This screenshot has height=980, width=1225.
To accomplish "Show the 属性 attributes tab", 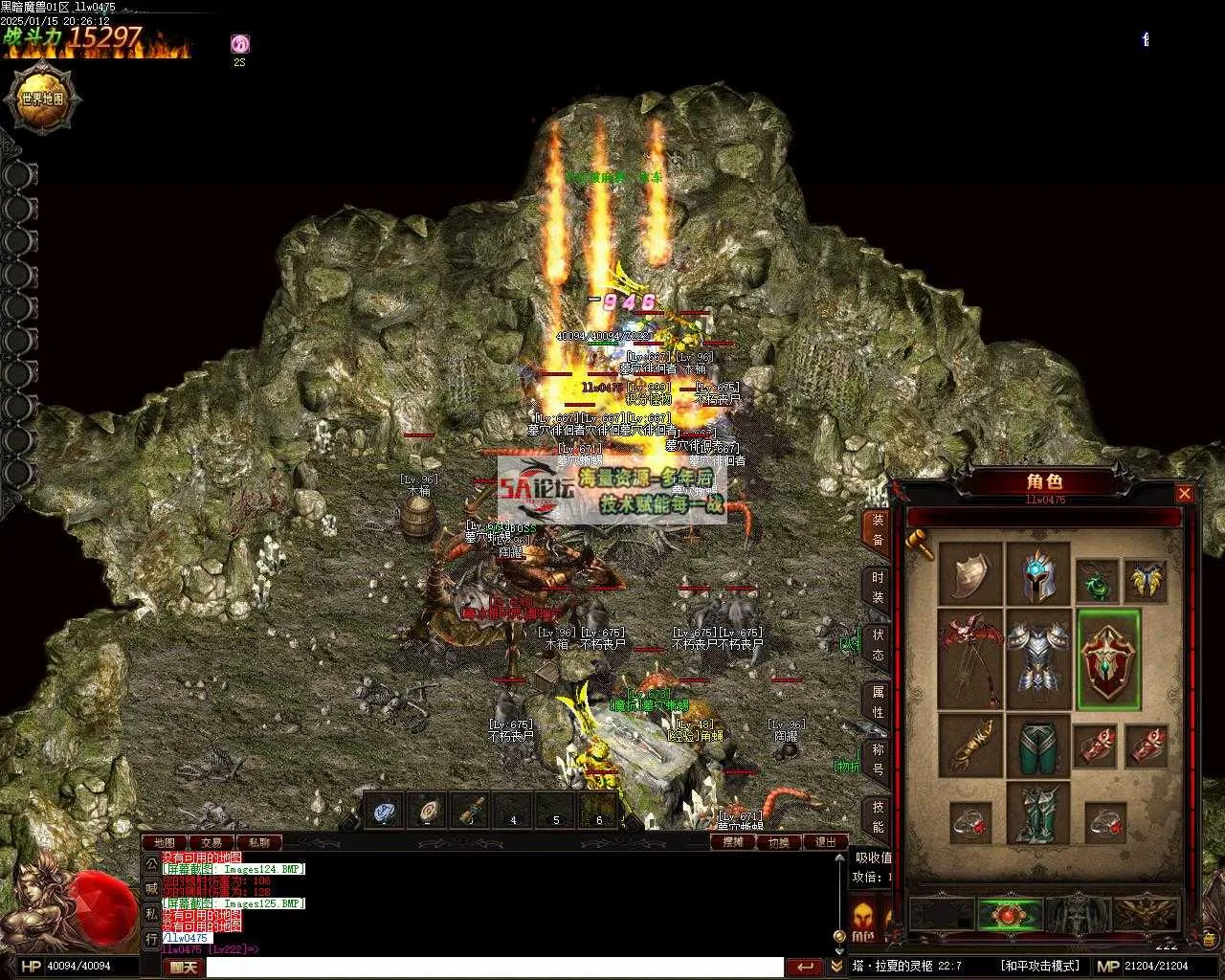I will coord(877,702).
